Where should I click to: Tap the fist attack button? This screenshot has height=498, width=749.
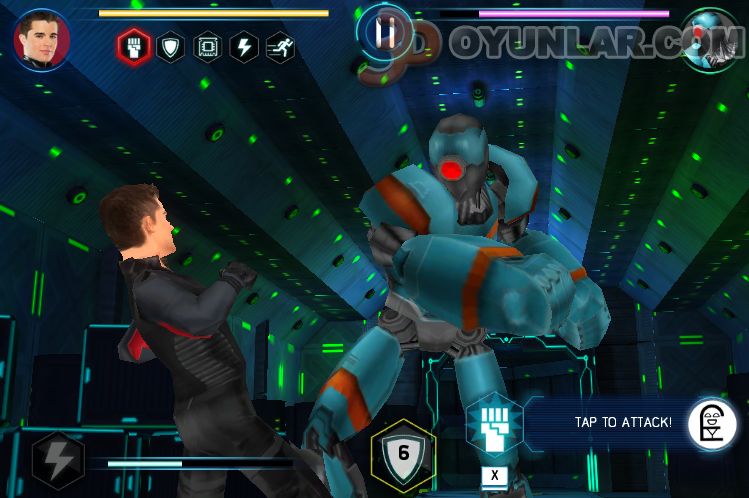[x=492, y=424]
